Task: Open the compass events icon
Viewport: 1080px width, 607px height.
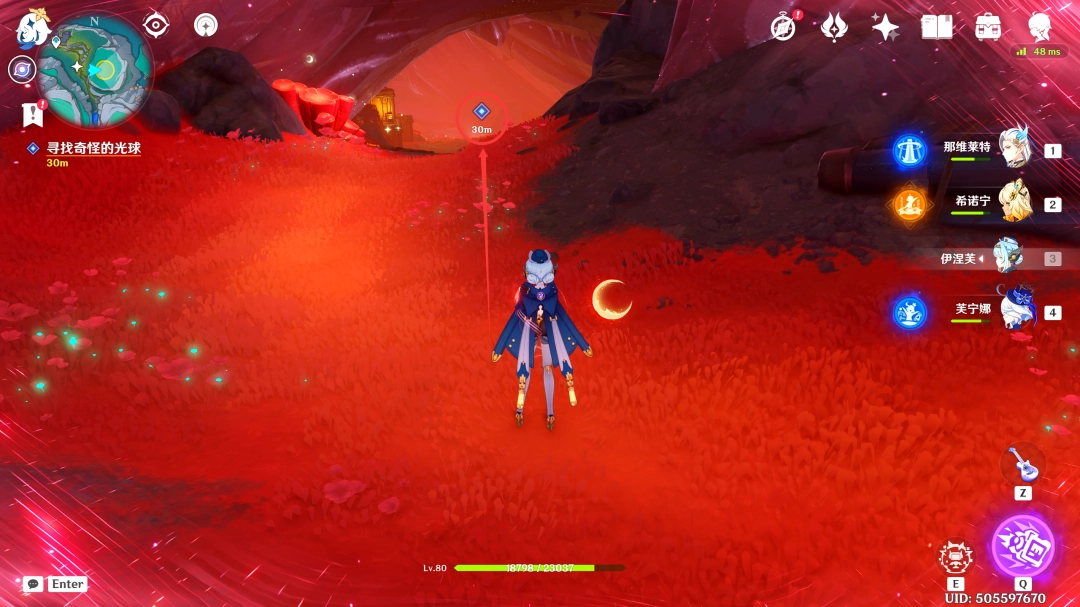Action: pyautogui.click(x=783, y=27)
